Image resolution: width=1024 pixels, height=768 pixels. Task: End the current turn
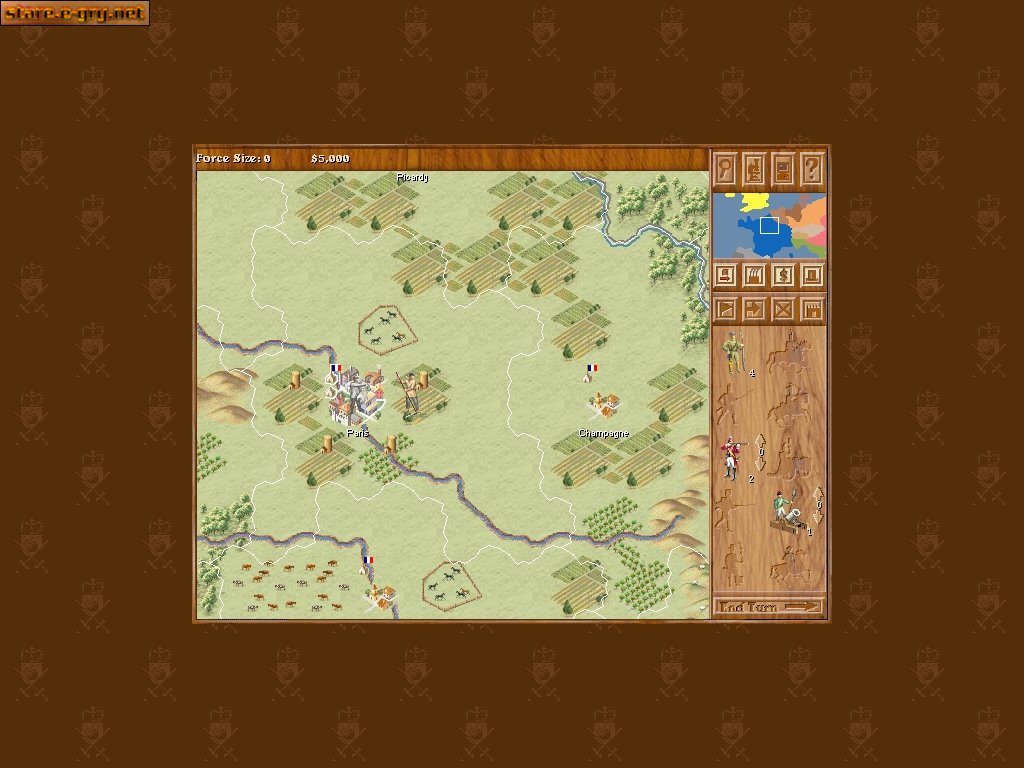pos(769,607)
